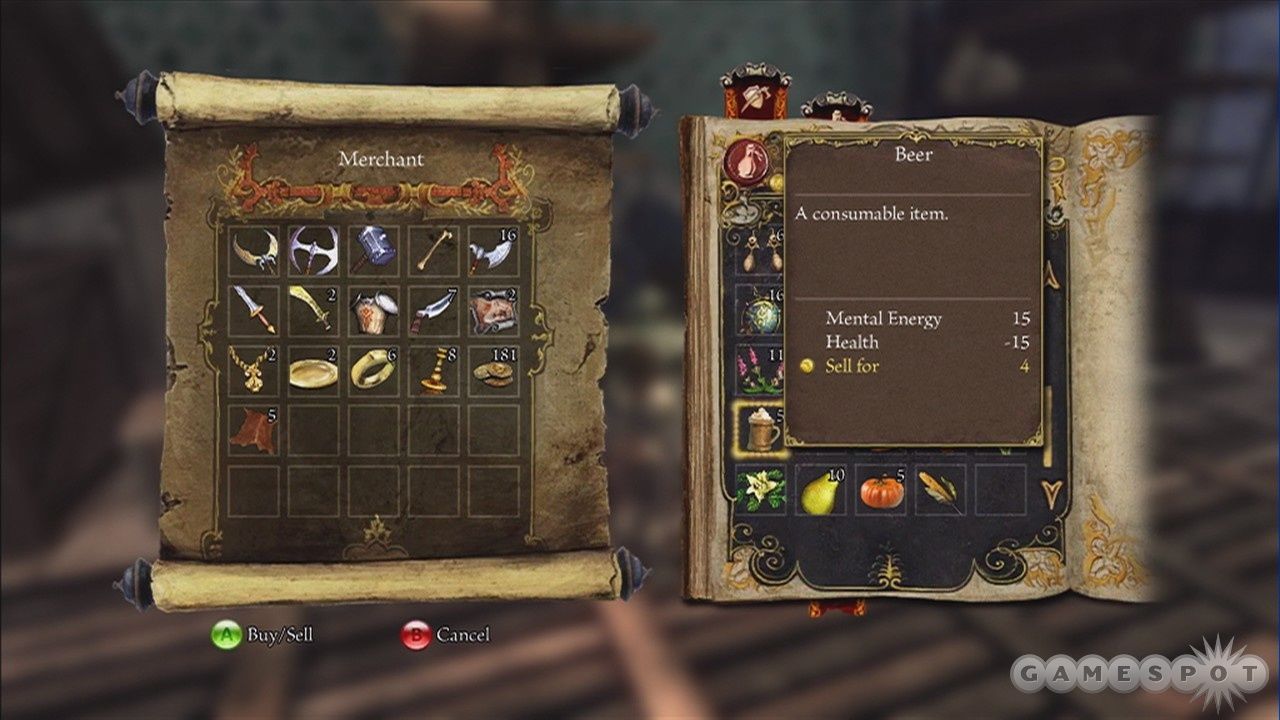
Task: Select the orange pumpkin item
Action: point(880,490)
